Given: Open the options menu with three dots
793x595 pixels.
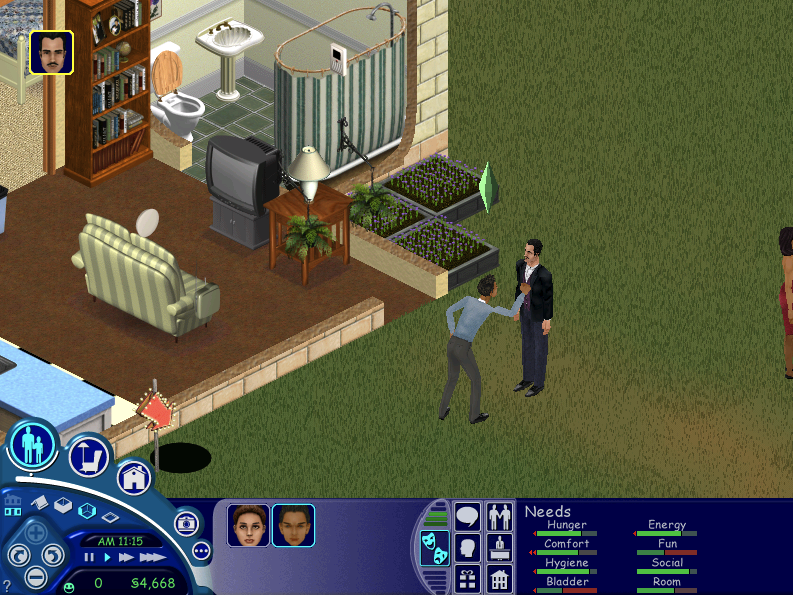Looking at the screenshot, I should [201, 550].
